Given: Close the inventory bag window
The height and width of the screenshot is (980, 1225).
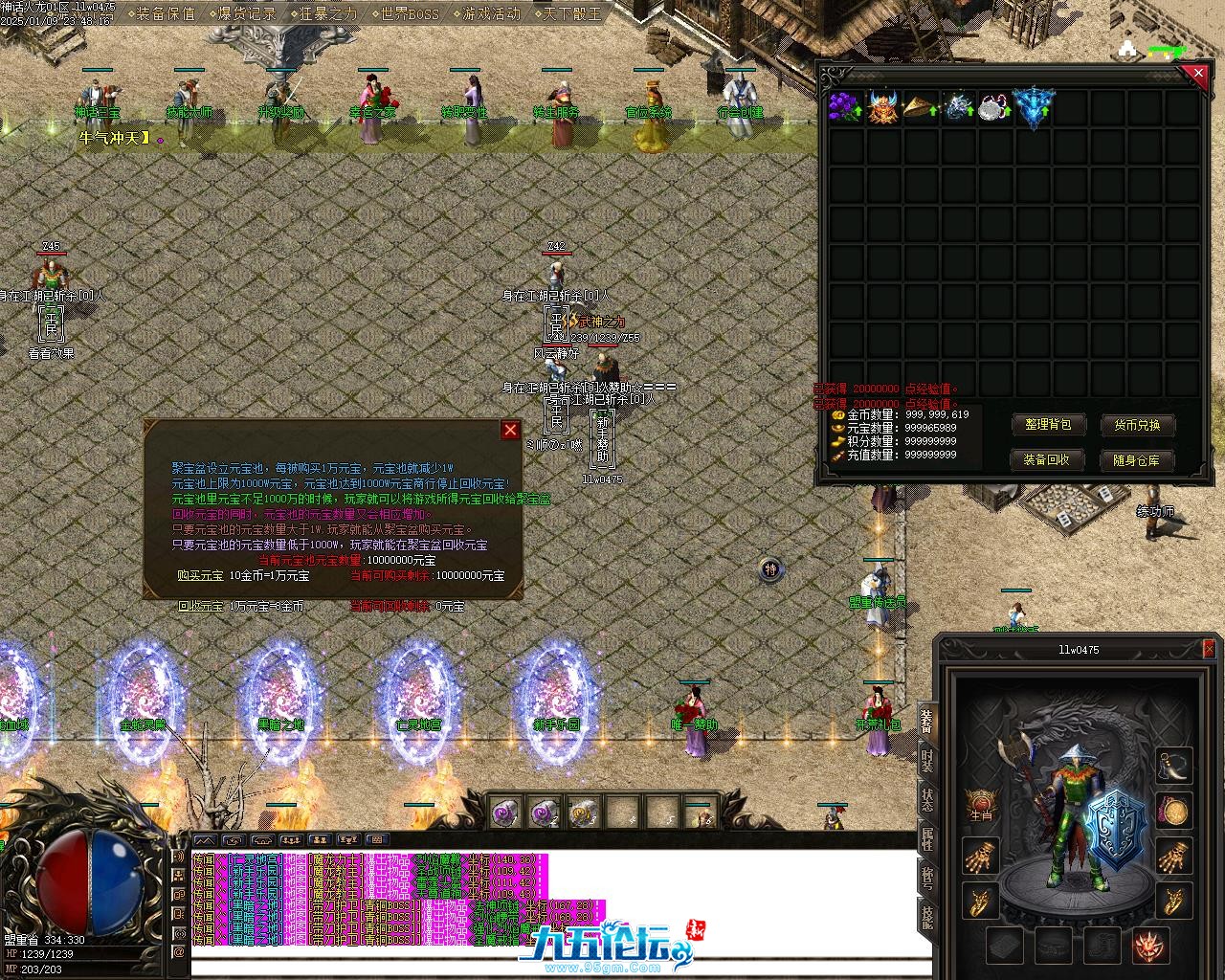Looking at the screenshot, I should pyautogui.click(x=1196, y=74).
